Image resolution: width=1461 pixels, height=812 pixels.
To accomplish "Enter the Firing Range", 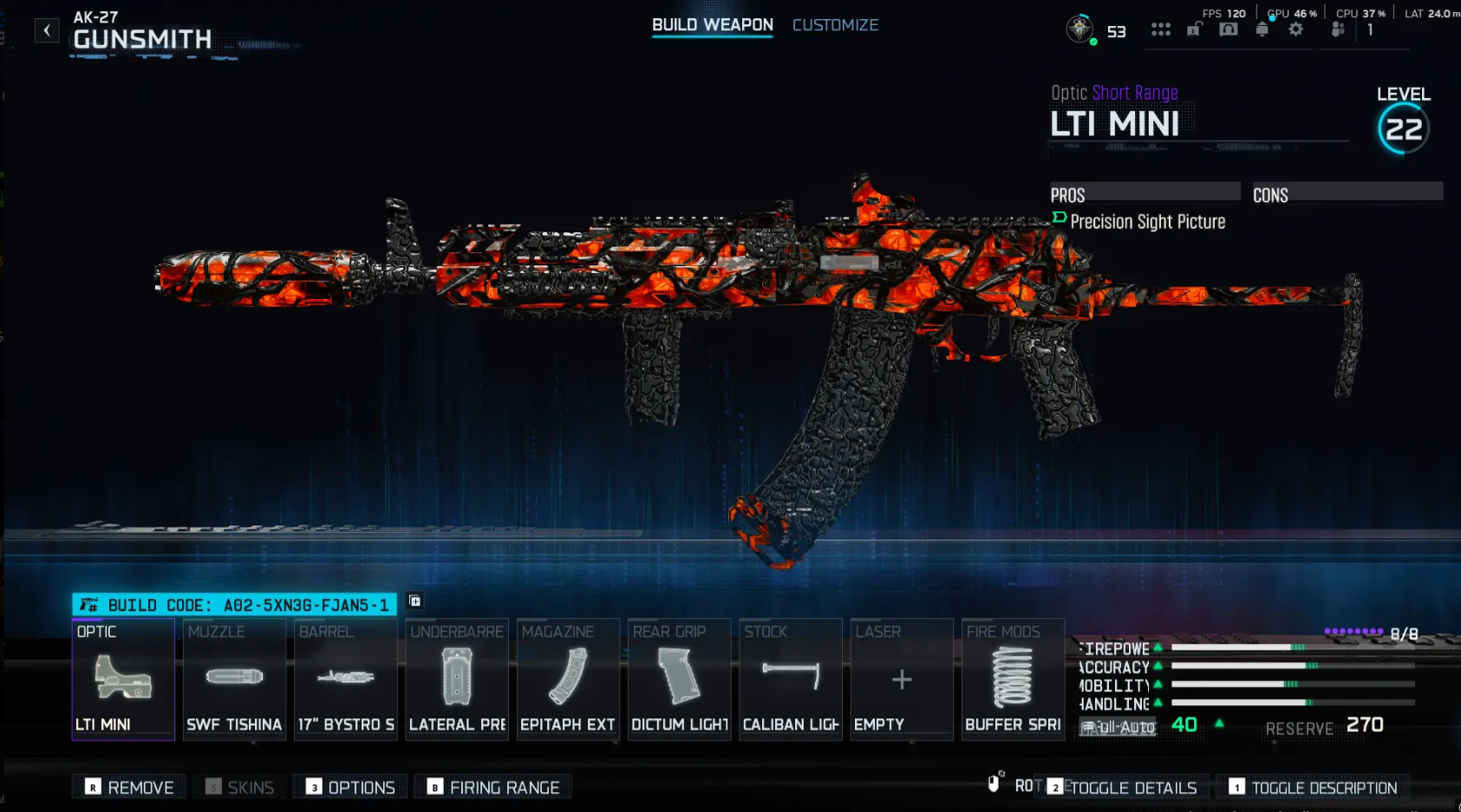I will [492, 787].
